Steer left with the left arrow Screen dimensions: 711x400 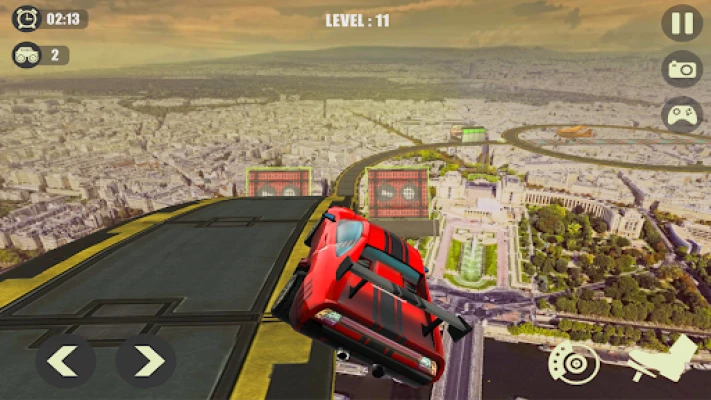pyautogui.click(x=66, y=360)
